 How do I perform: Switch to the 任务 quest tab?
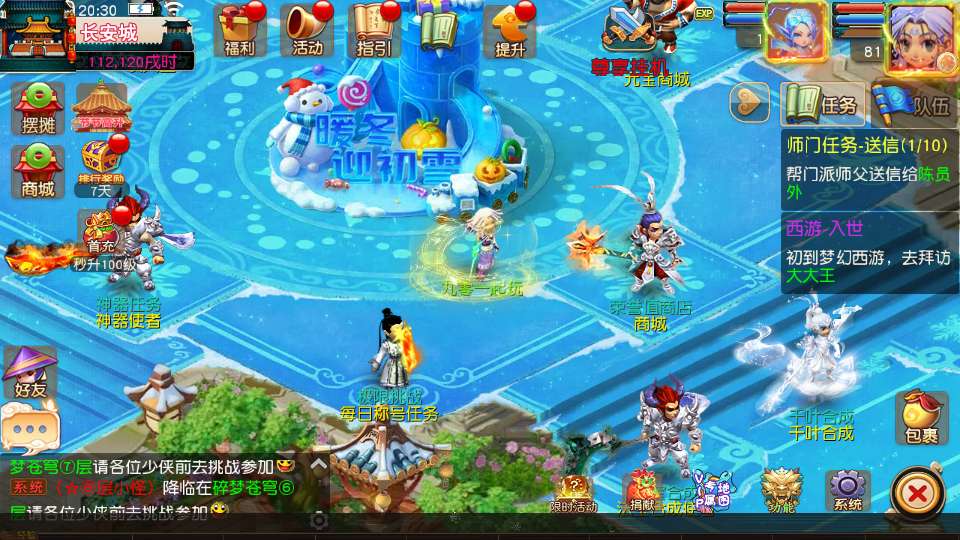coord(822,103)
